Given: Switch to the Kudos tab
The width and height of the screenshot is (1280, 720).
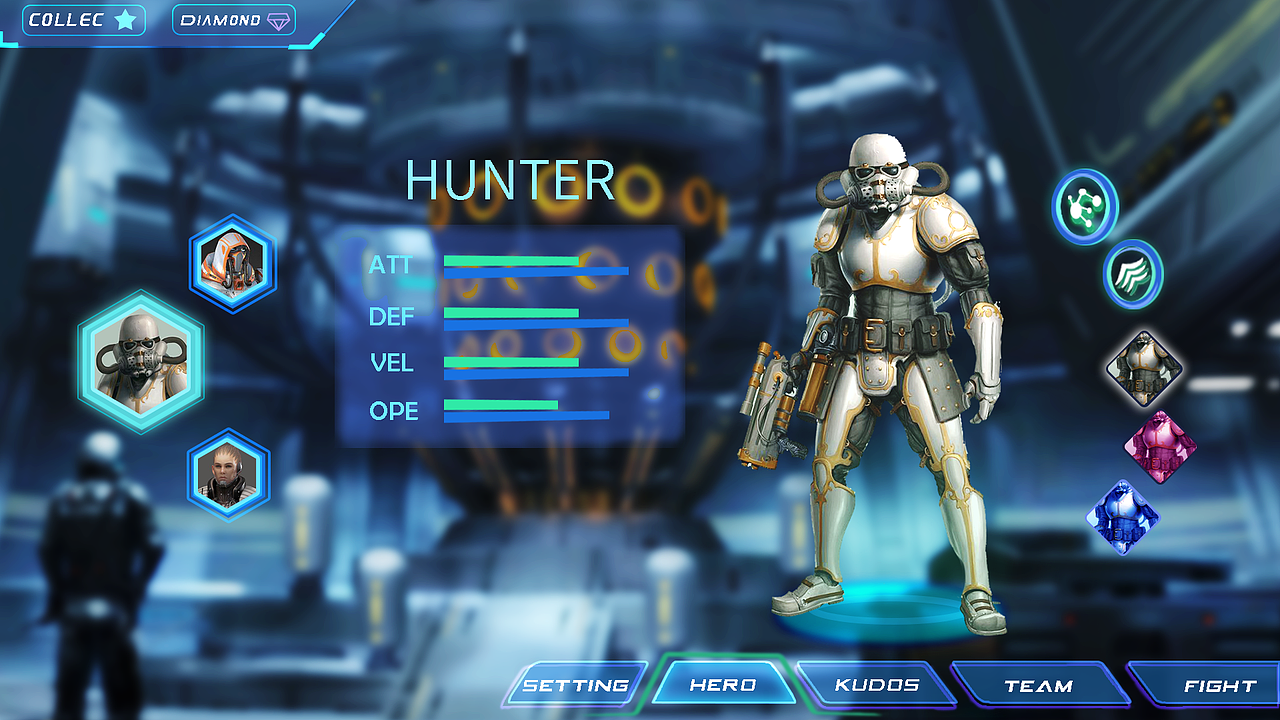Looking at the screenshot, I should [877, 685].
